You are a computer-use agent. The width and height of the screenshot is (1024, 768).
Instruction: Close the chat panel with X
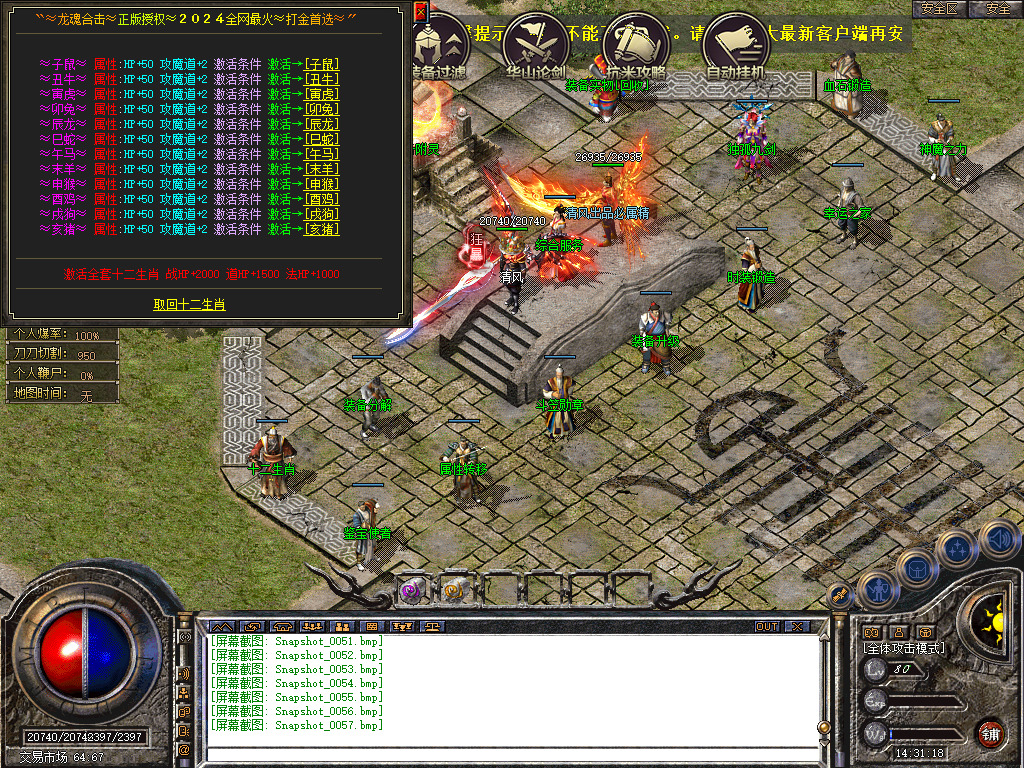tap(796, 626)
